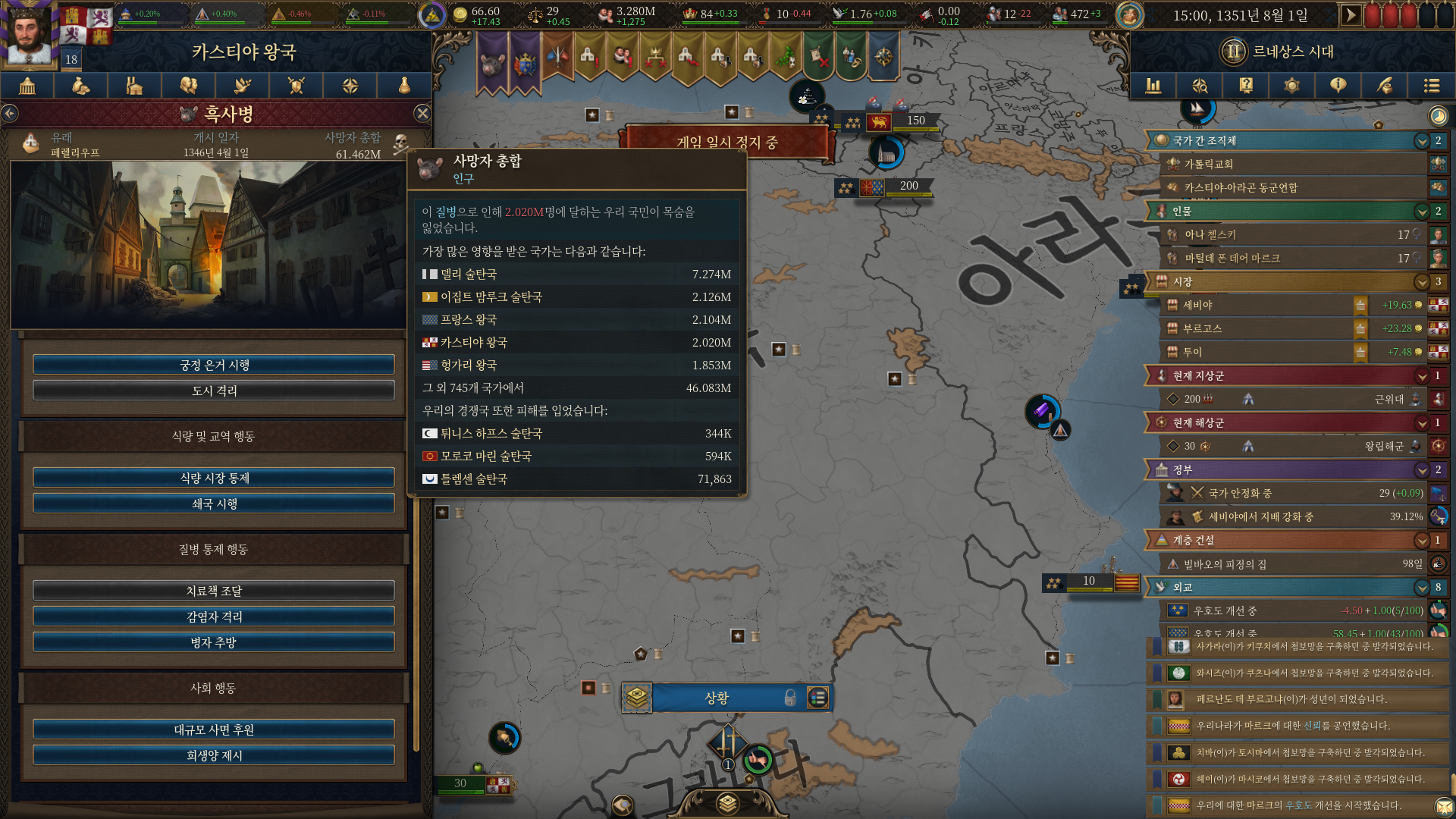1456x819 pixels.
Task: Open map modes via the compass magnifier icon
Action: click(1199, 86)
